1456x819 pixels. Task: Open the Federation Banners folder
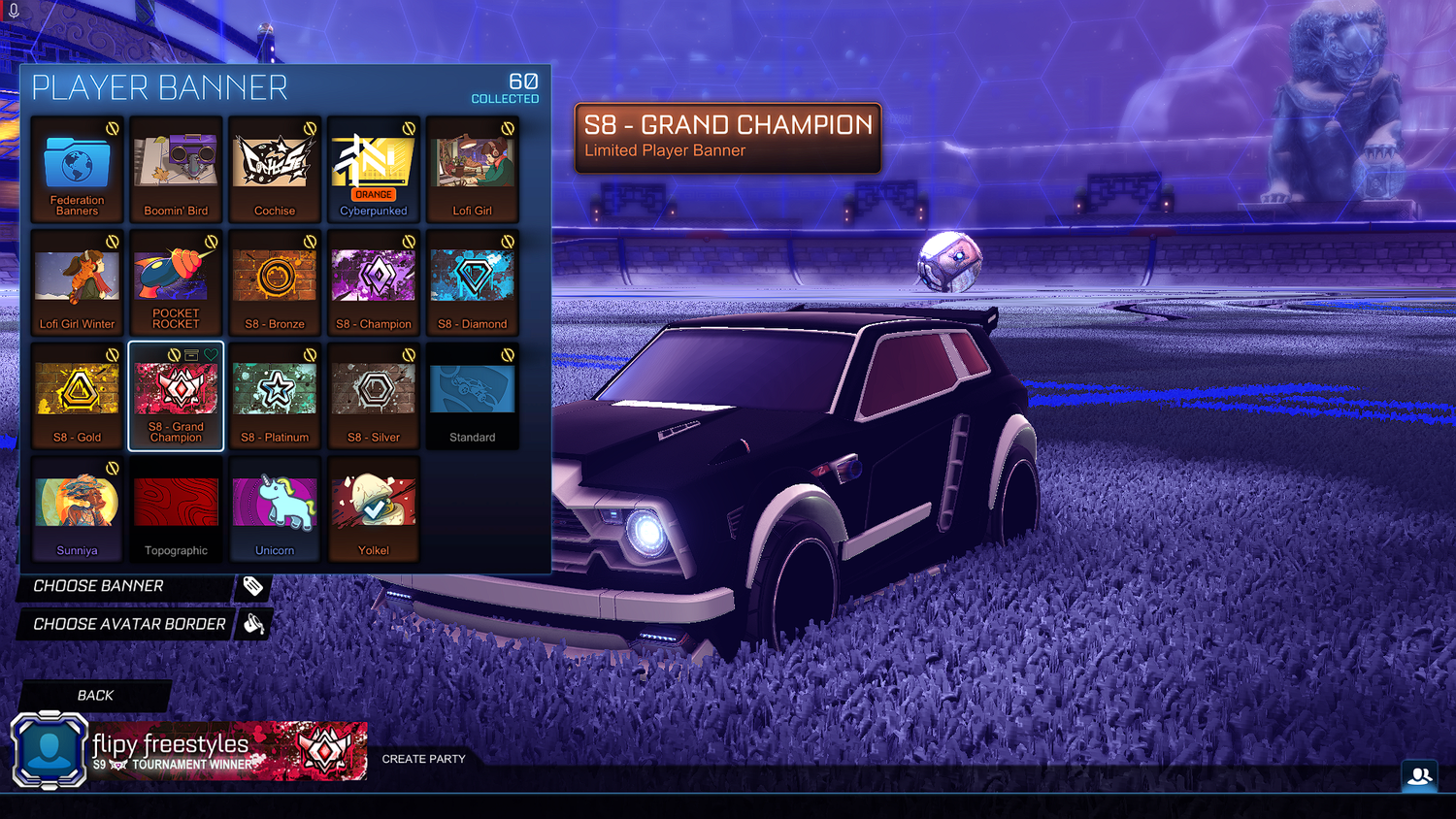click(x=77, y=170)
